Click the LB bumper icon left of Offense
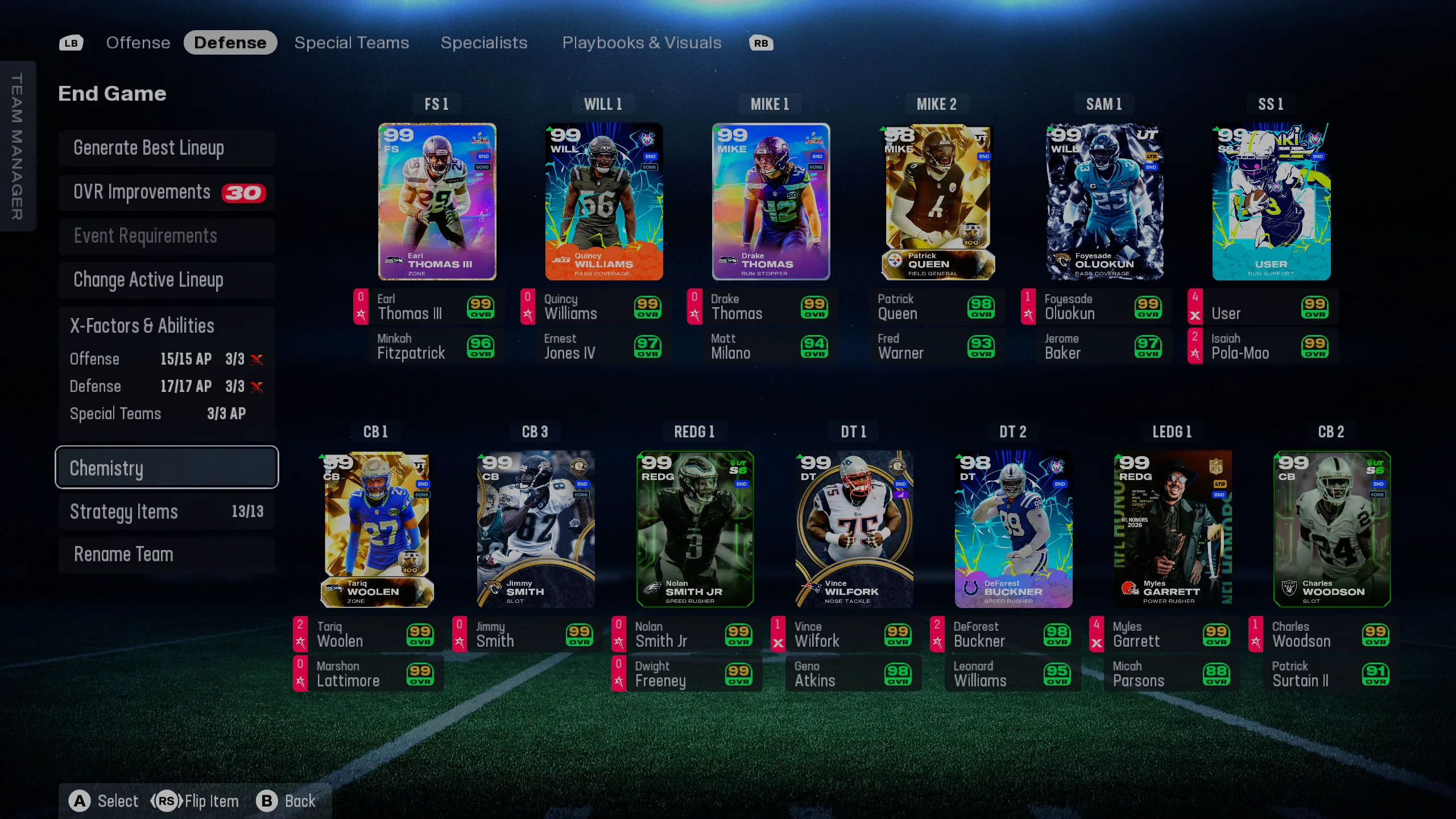 (71, 43)
